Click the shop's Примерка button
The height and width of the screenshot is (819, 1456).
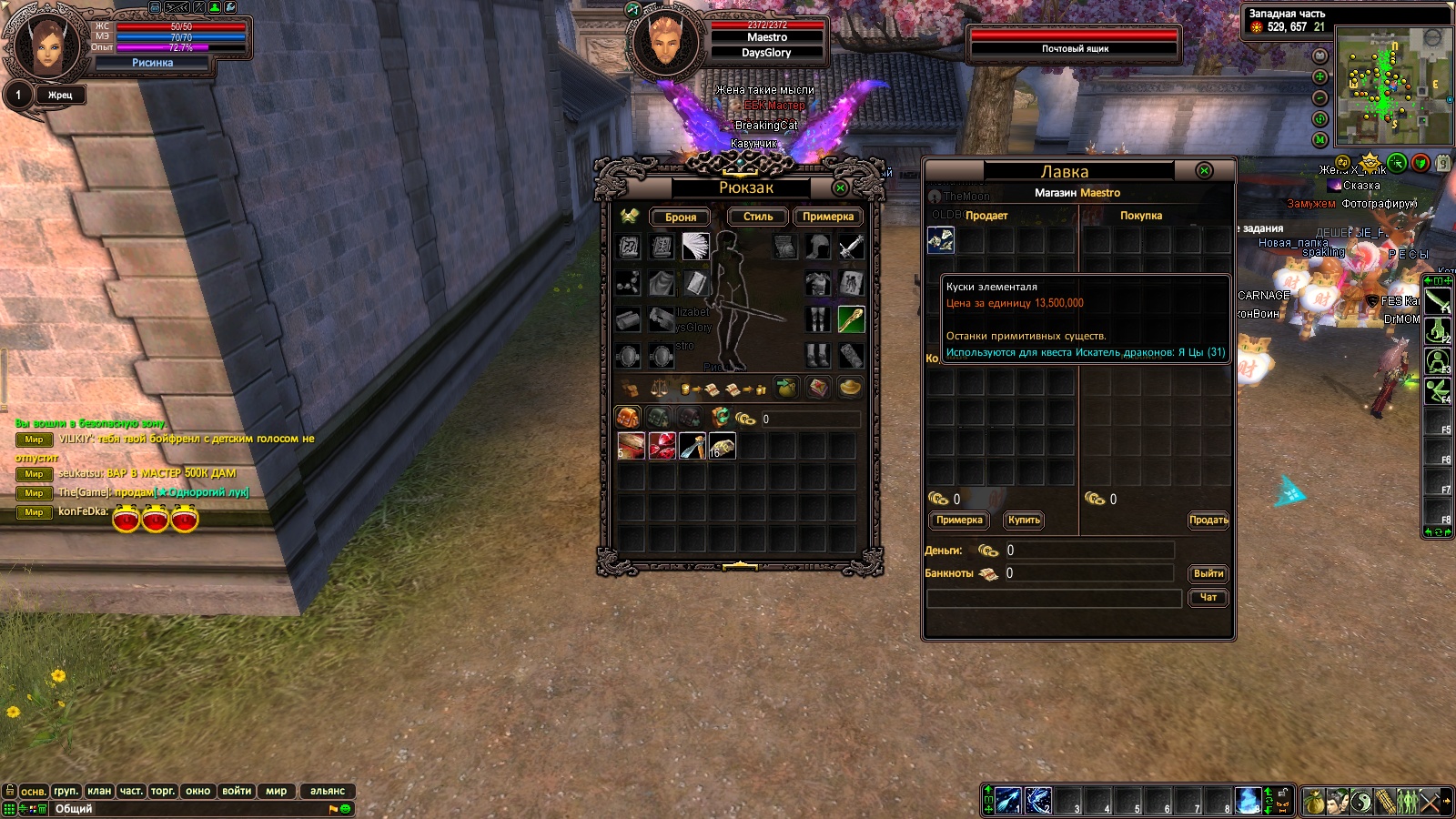(959, 521)
